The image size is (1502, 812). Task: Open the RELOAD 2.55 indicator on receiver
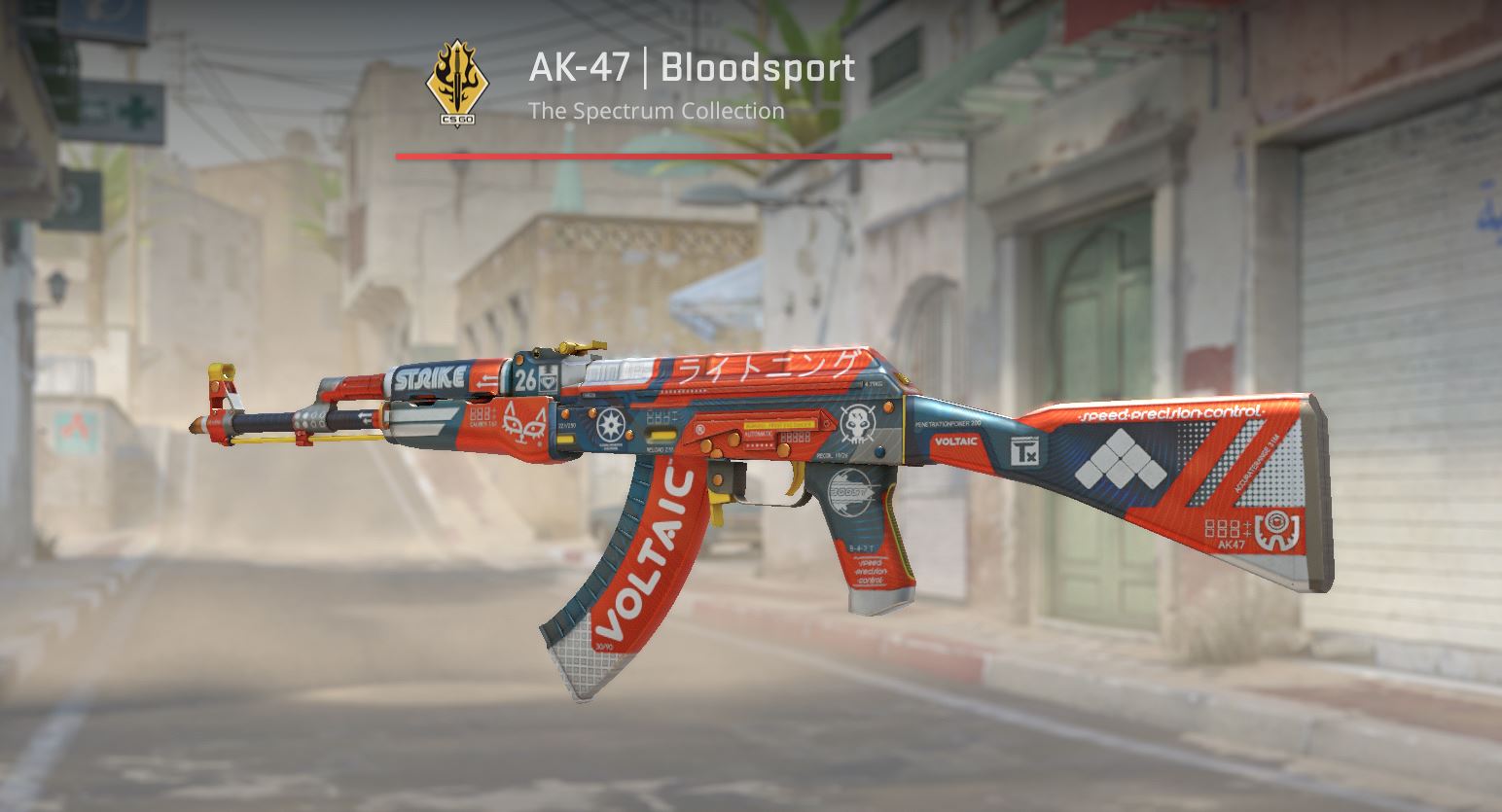660,447
